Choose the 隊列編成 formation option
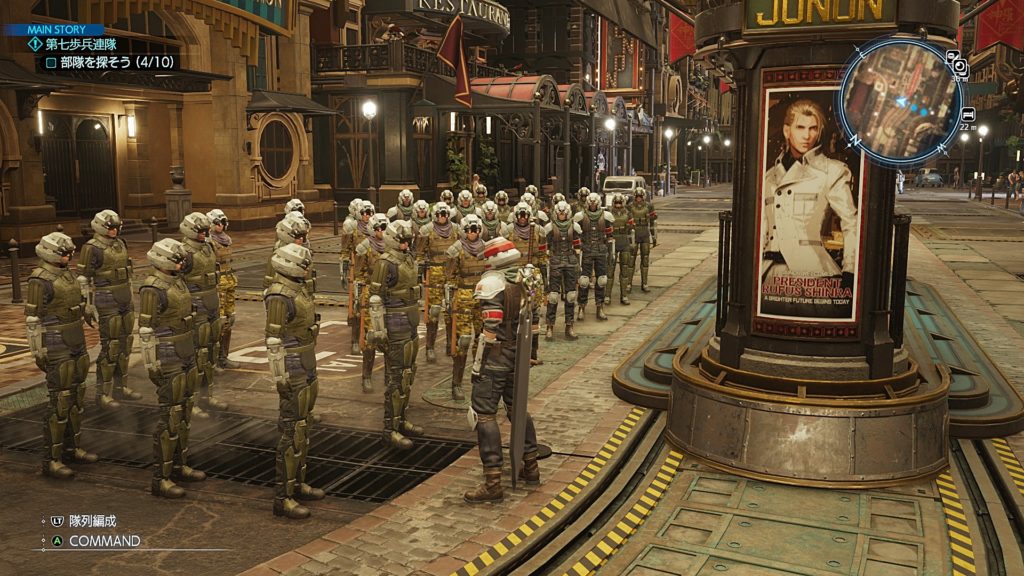Screen dimensions: 1024x576 (x=91, y=521)
